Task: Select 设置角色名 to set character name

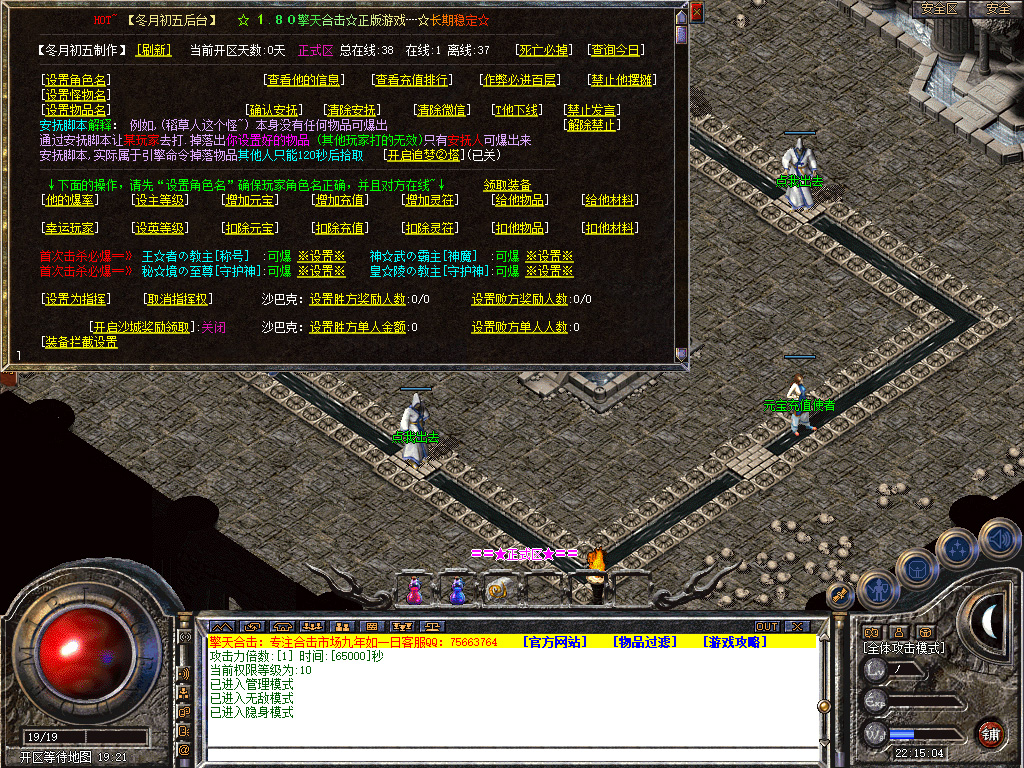Action: (76, 80)
